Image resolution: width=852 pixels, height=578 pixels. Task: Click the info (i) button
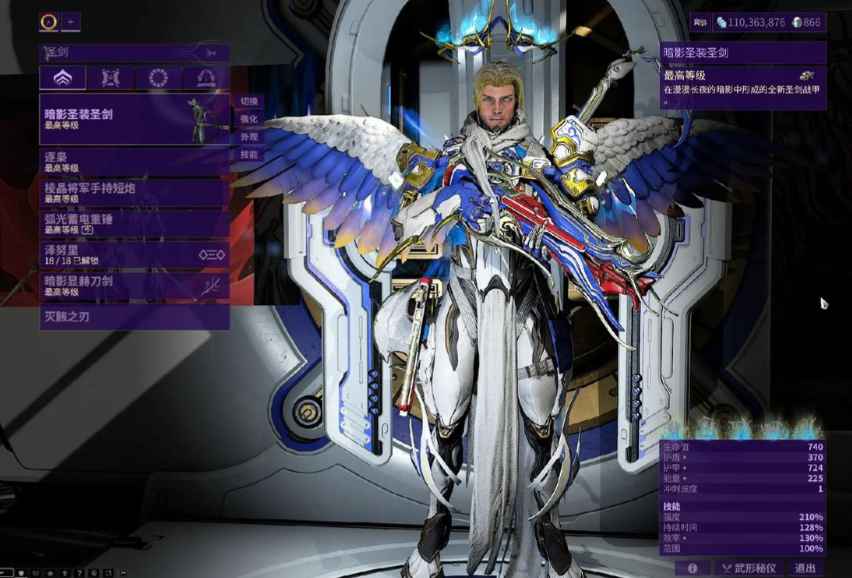(x=692, y=568)
